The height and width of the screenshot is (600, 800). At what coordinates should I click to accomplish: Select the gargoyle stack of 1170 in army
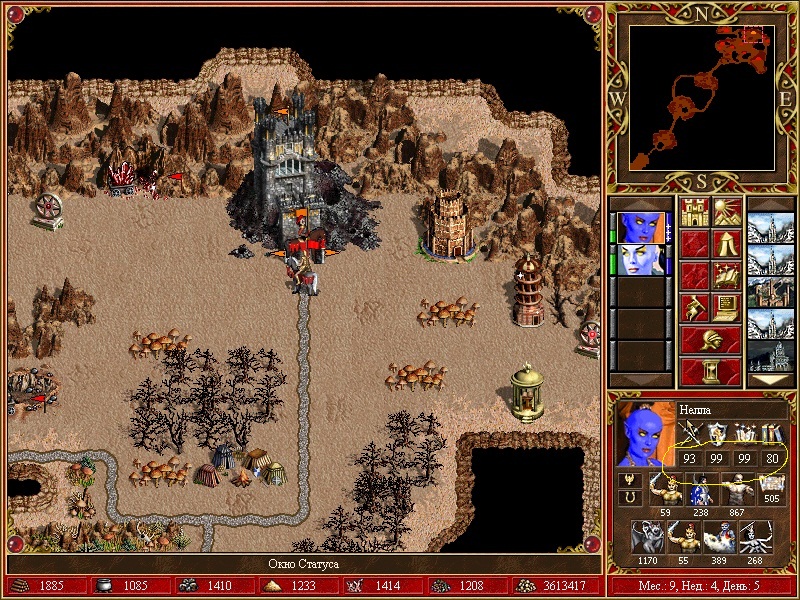click(646, 539)
